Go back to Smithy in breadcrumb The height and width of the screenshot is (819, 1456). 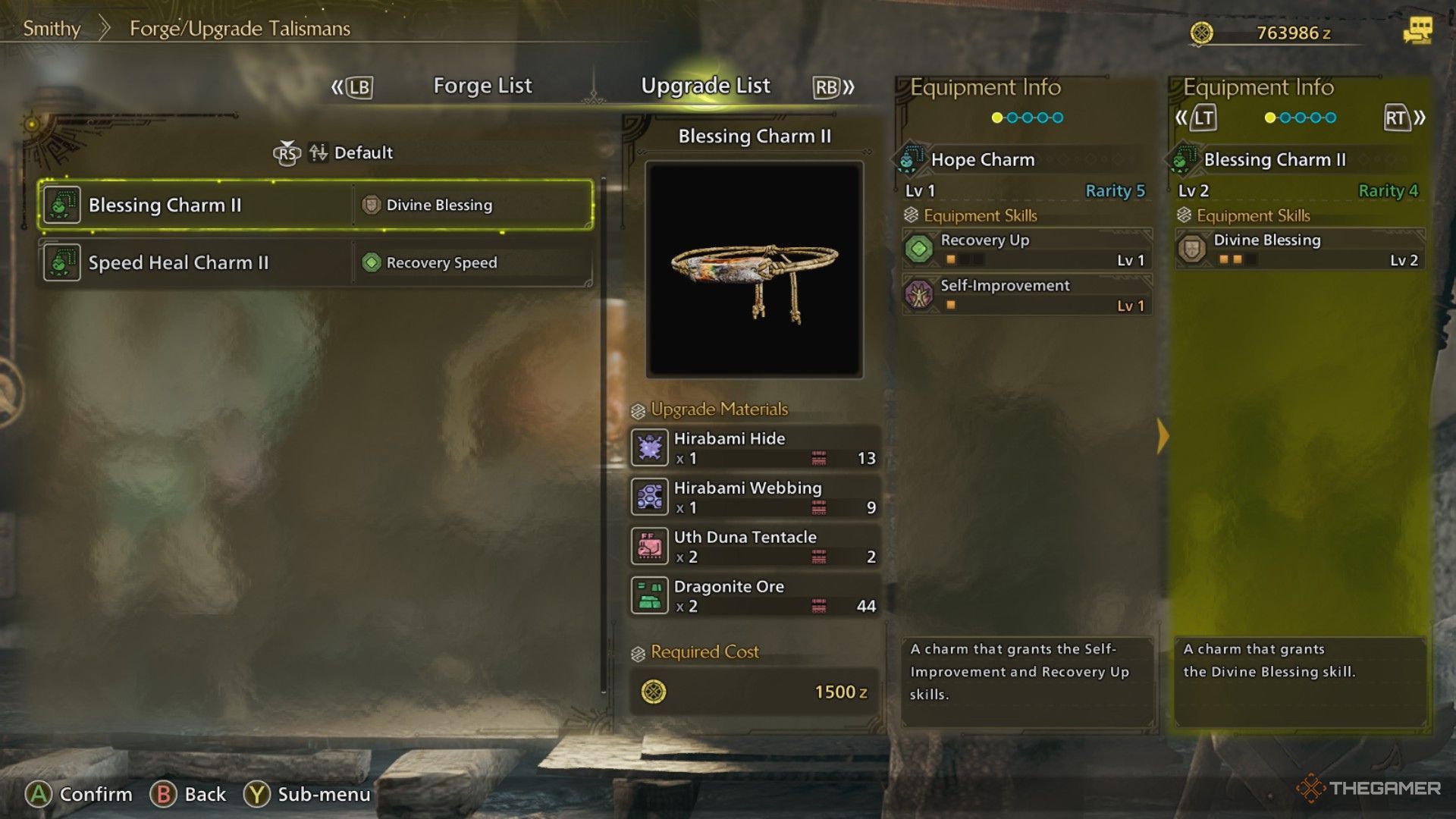point(52,29)
